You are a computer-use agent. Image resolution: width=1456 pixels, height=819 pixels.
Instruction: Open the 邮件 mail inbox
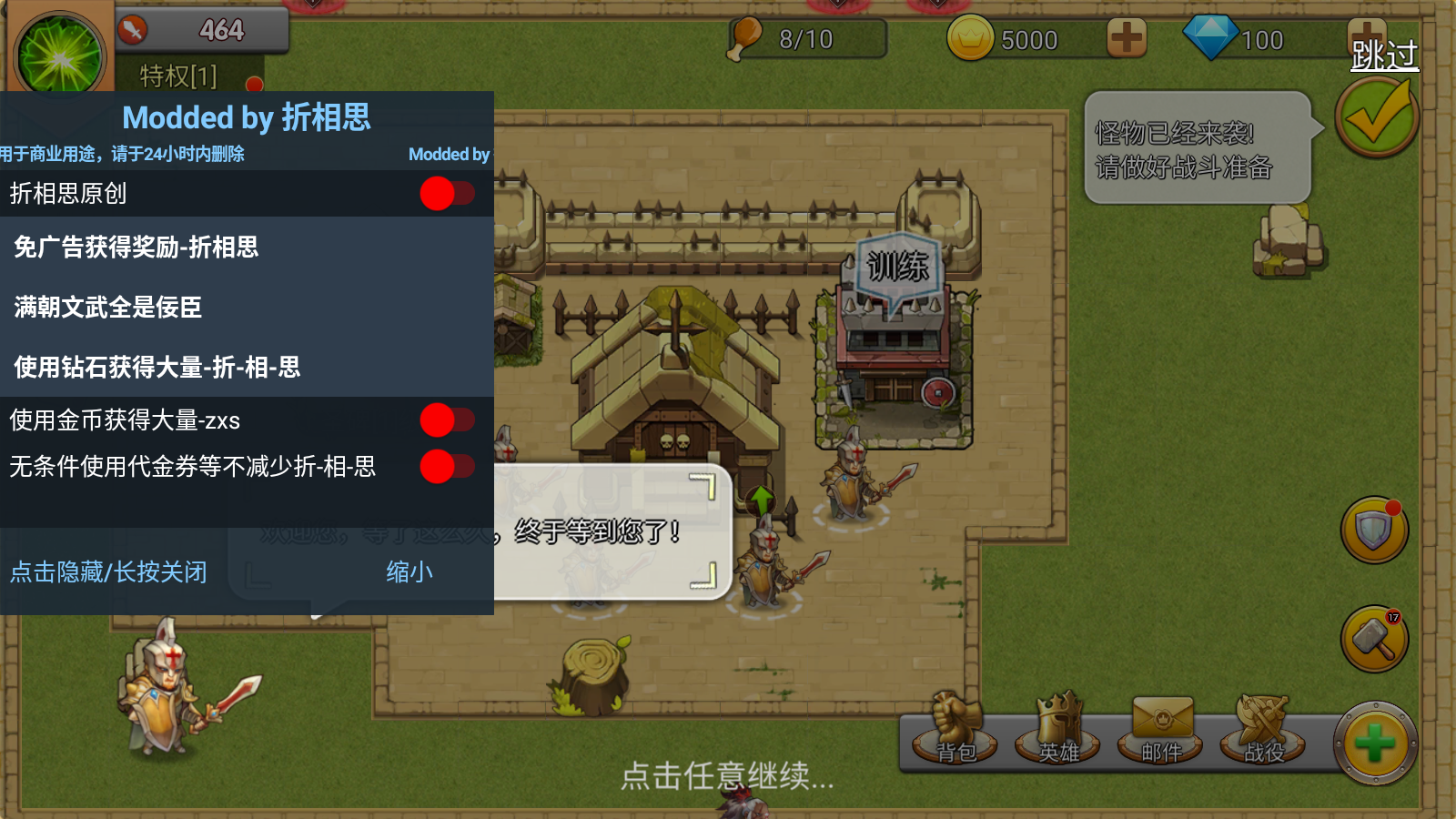point(1162,733)
